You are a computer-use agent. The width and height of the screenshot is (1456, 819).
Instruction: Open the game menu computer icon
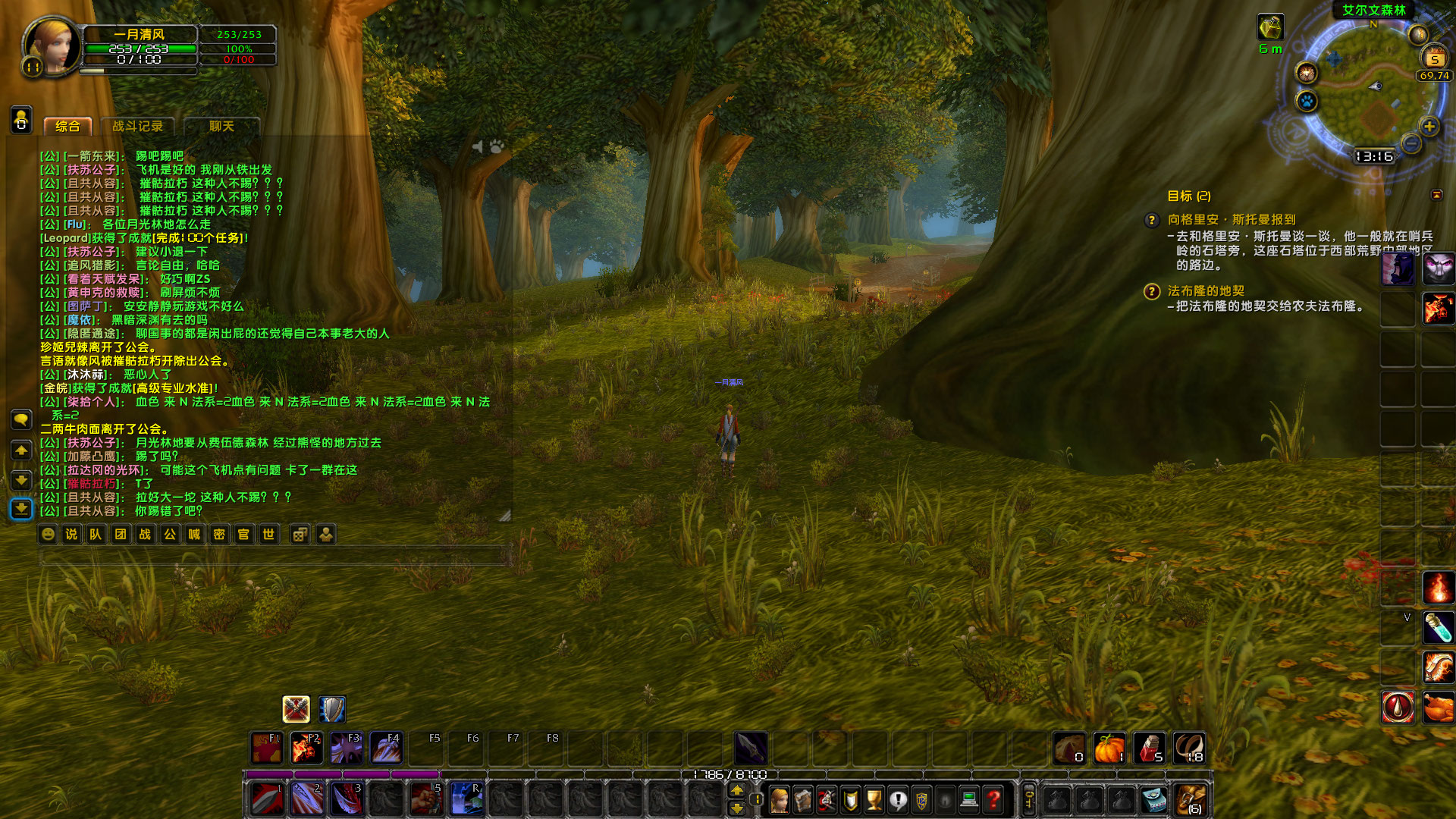point(969,798)
